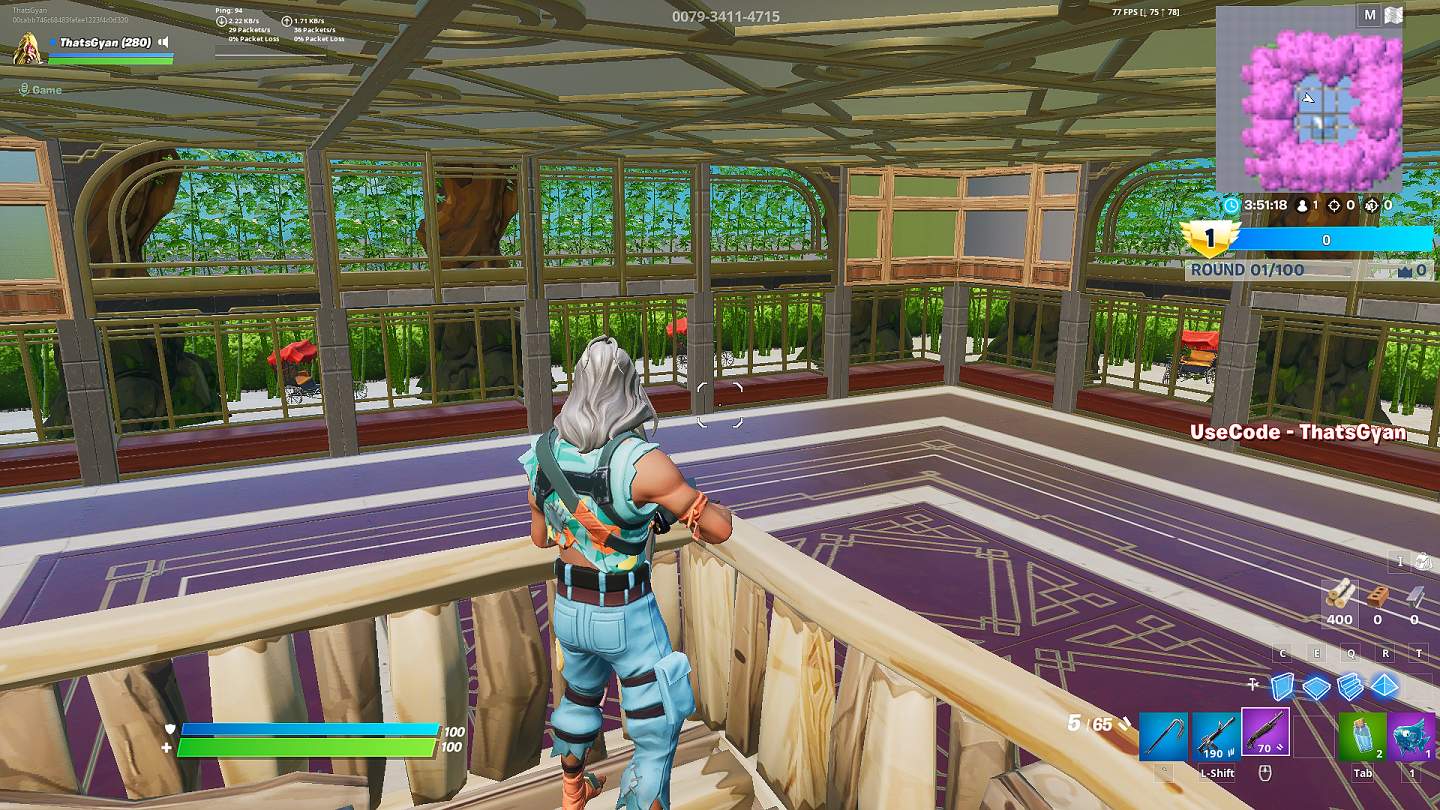Pick the wall building piece
The image size is (1440, 810).
[x=1282, y=686]
